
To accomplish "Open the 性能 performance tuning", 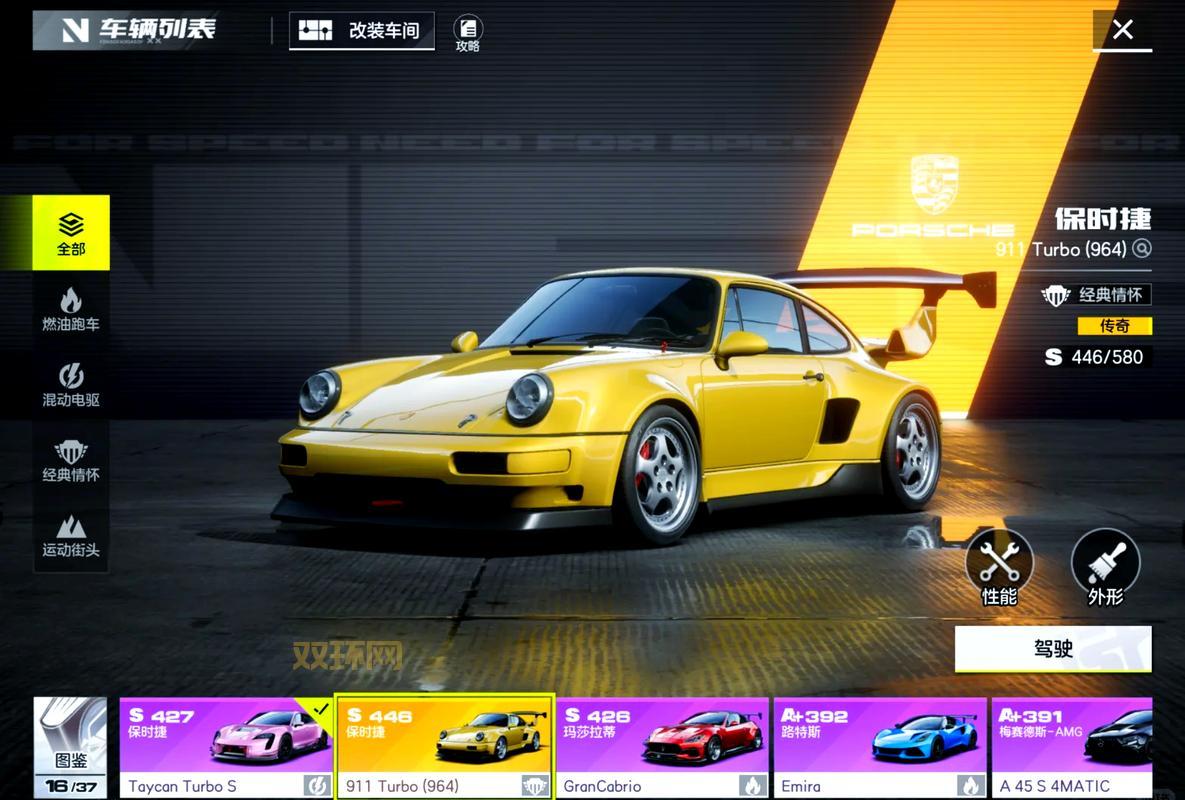I will pyautogui.click(x=999, y=567).
